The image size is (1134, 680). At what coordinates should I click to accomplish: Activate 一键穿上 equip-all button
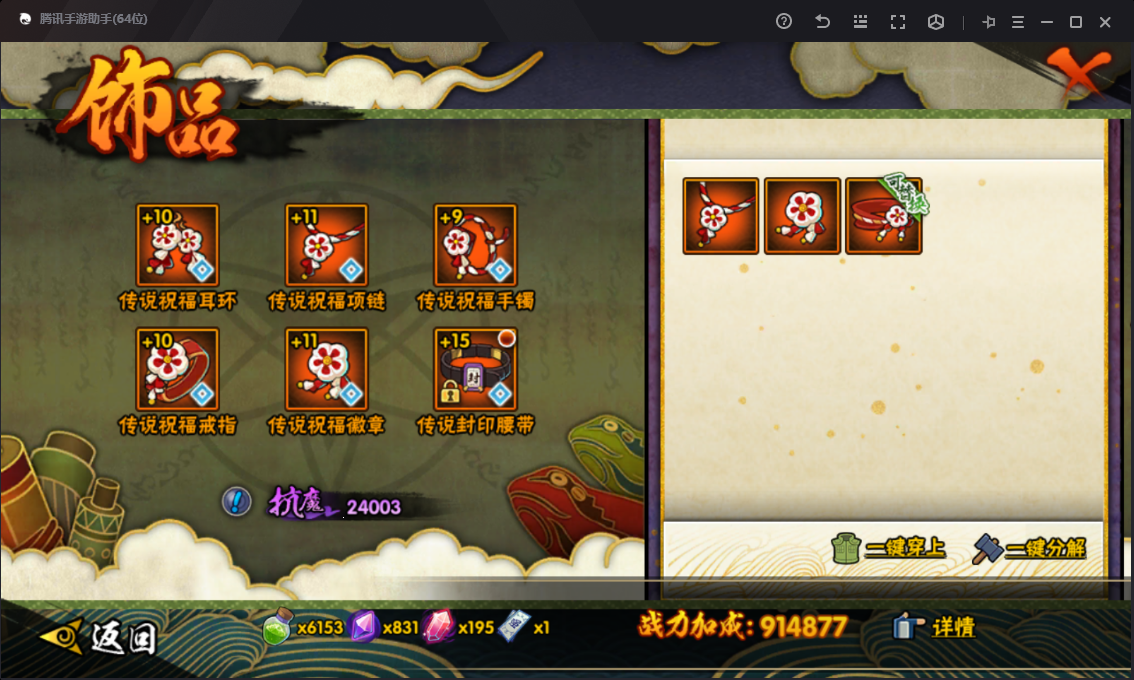(889, 548)
